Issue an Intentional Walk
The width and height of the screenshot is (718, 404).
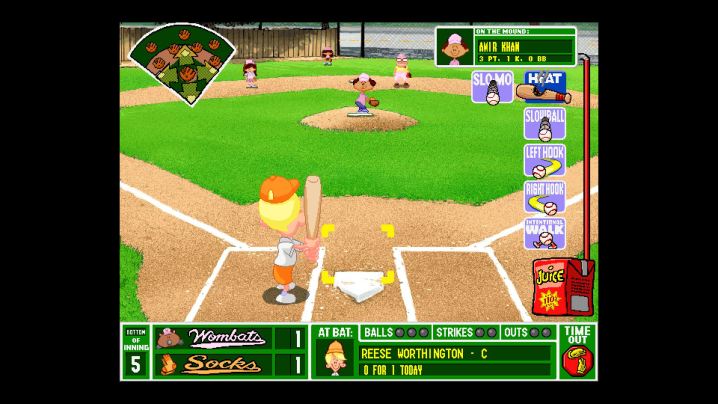[x=544, y=233]
